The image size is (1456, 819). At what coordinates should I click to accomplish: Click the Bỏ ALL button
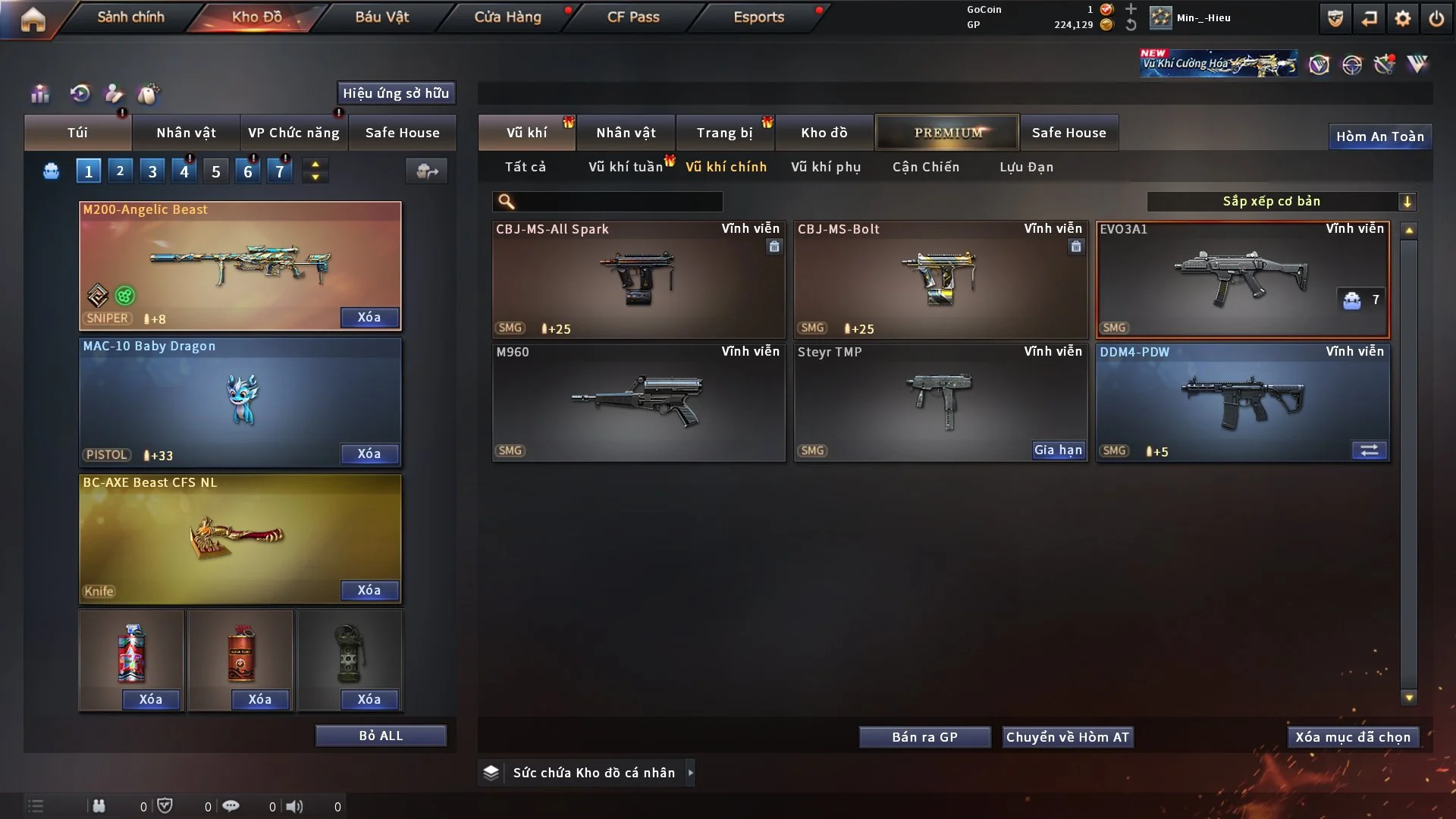pos(381,736)
